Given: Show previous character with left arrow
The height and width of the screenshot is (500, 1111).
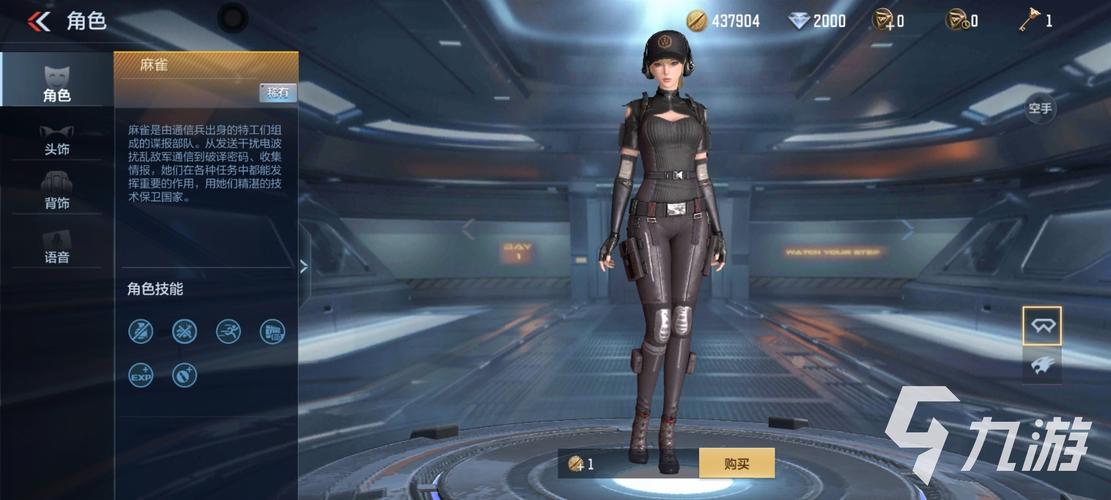Looking at the screenshot, I should [x=467, y=230].
